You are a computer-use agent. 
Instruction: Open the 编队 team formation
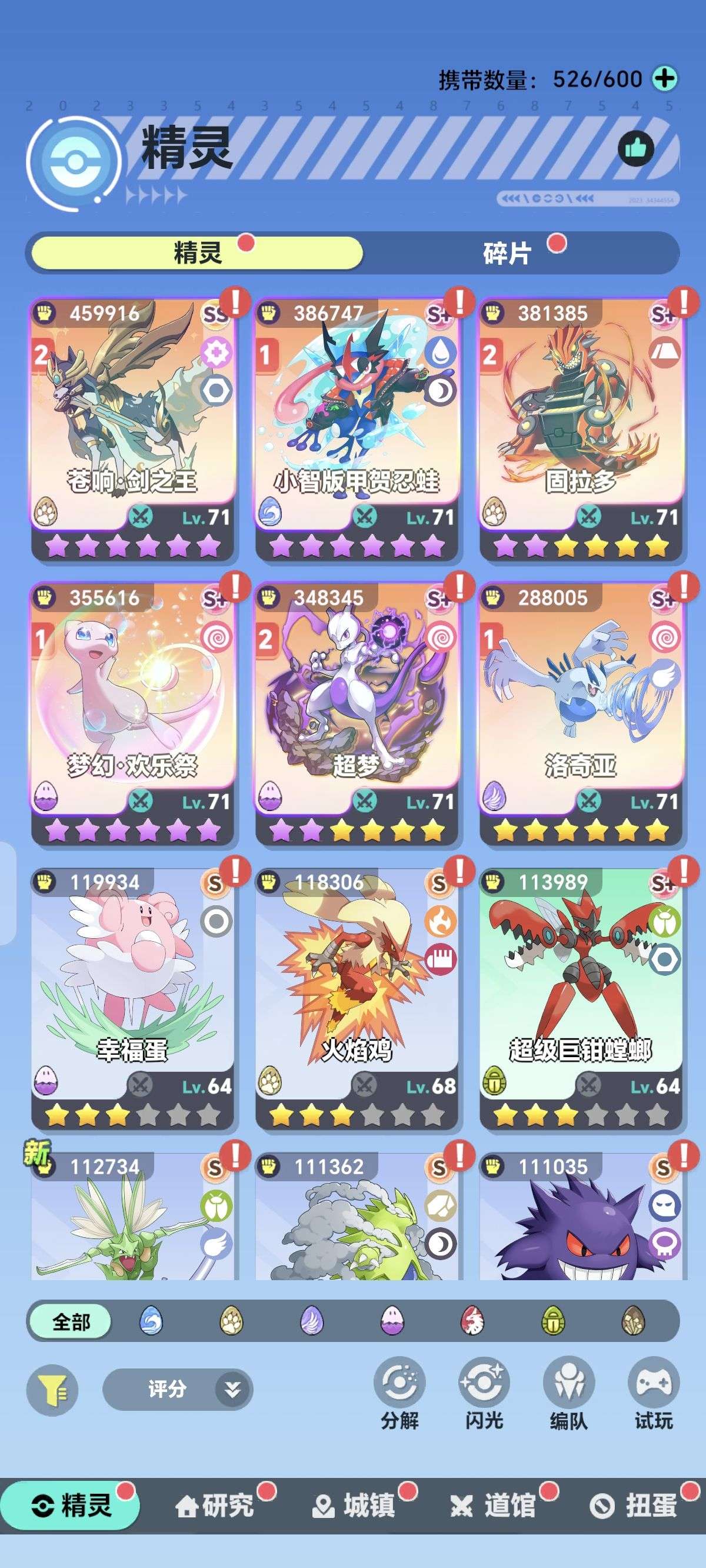click(x=568, y=1393)
